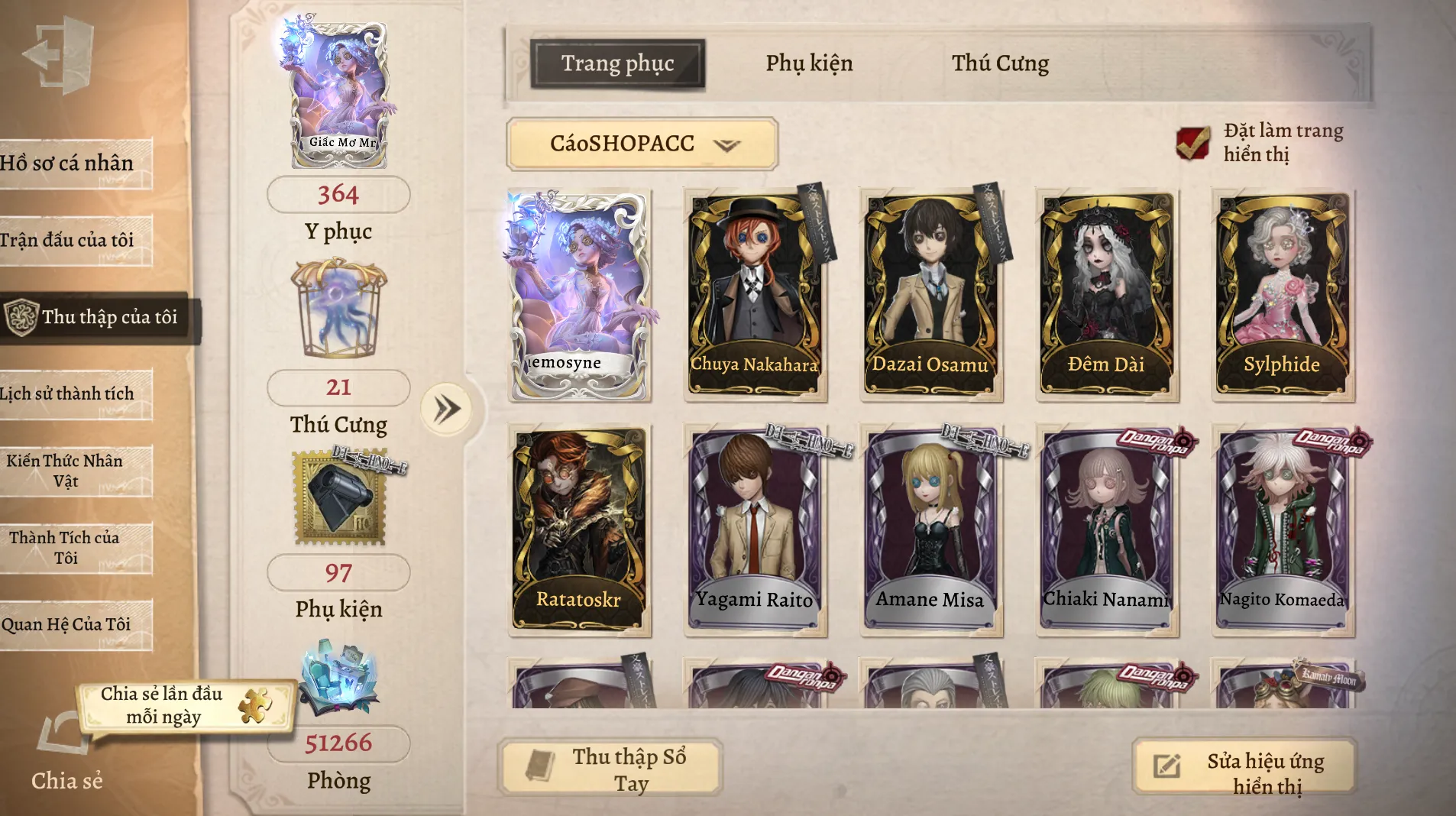Viewport: 1456px width, 816px height.
Task: Select the Yagami Raito costume card
Action: 755,530
